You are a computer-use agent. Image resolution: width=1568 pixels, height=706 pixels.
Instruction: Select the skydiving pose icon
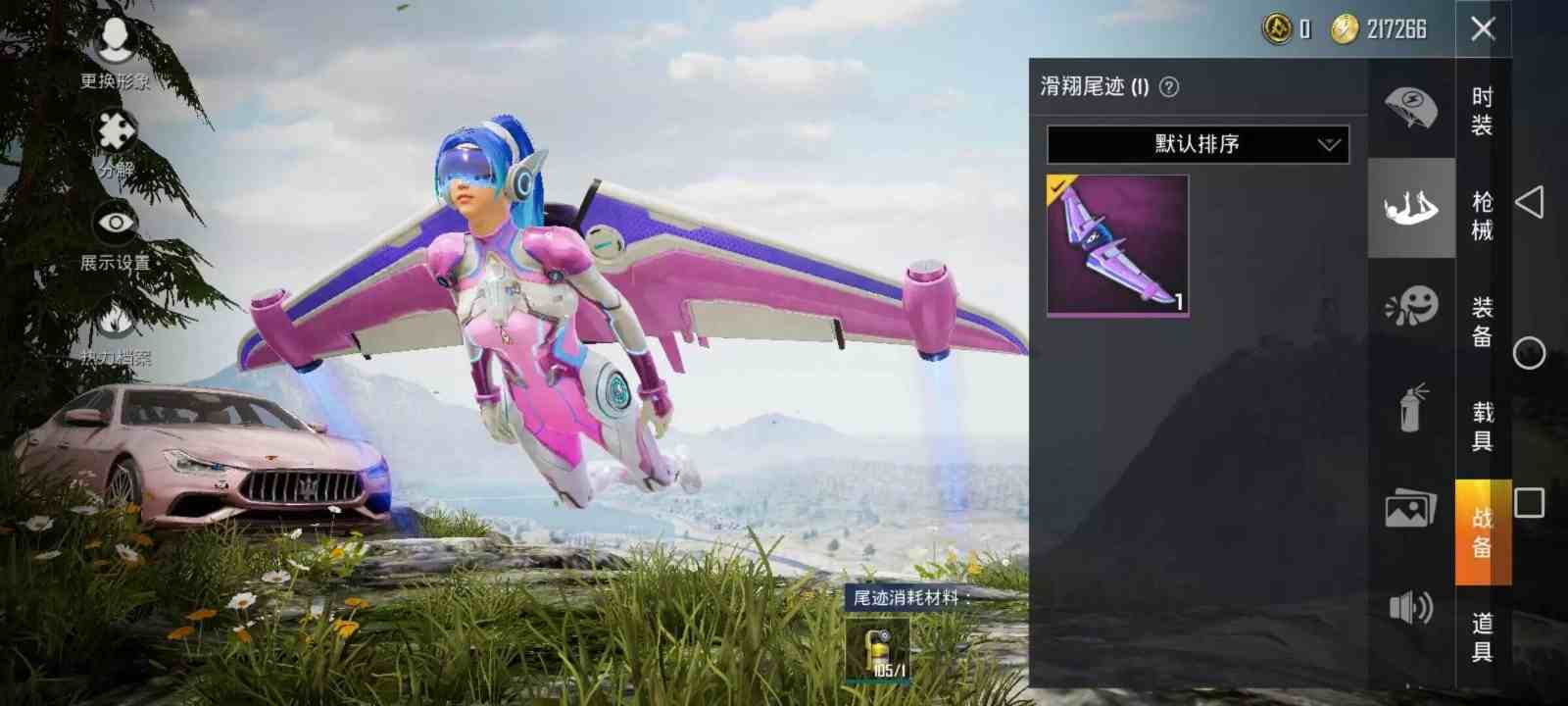coord(1409,206)
